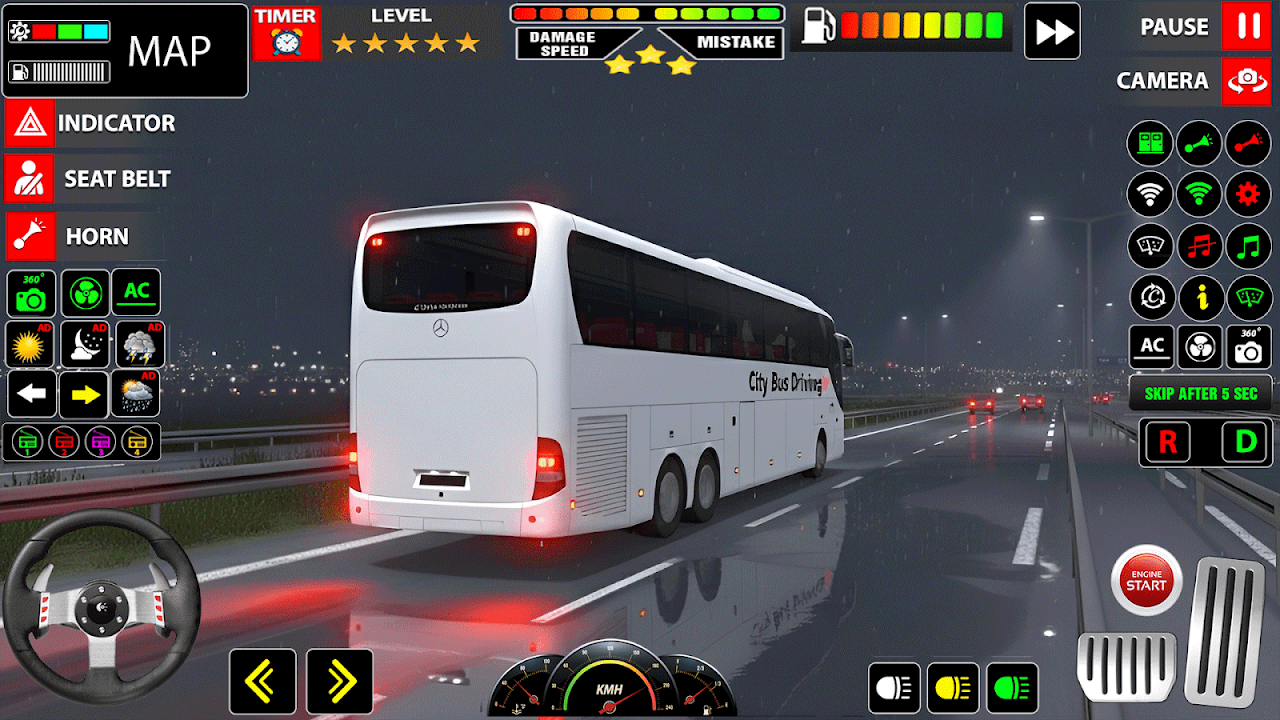1280x720 pixels.
Task: Activate the white left arrow signal
Action: pyautogui.click(x=32, y=395)
